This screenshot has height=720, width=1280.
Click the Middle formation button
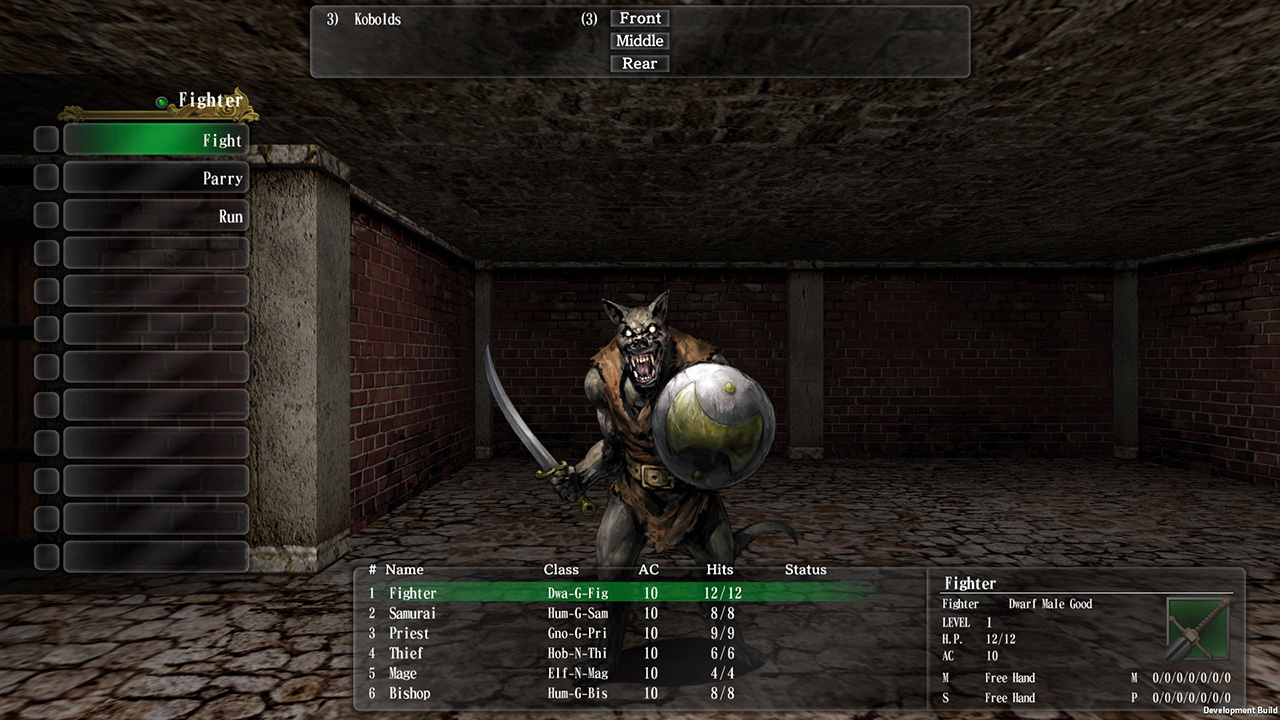[x=639, y=41]
